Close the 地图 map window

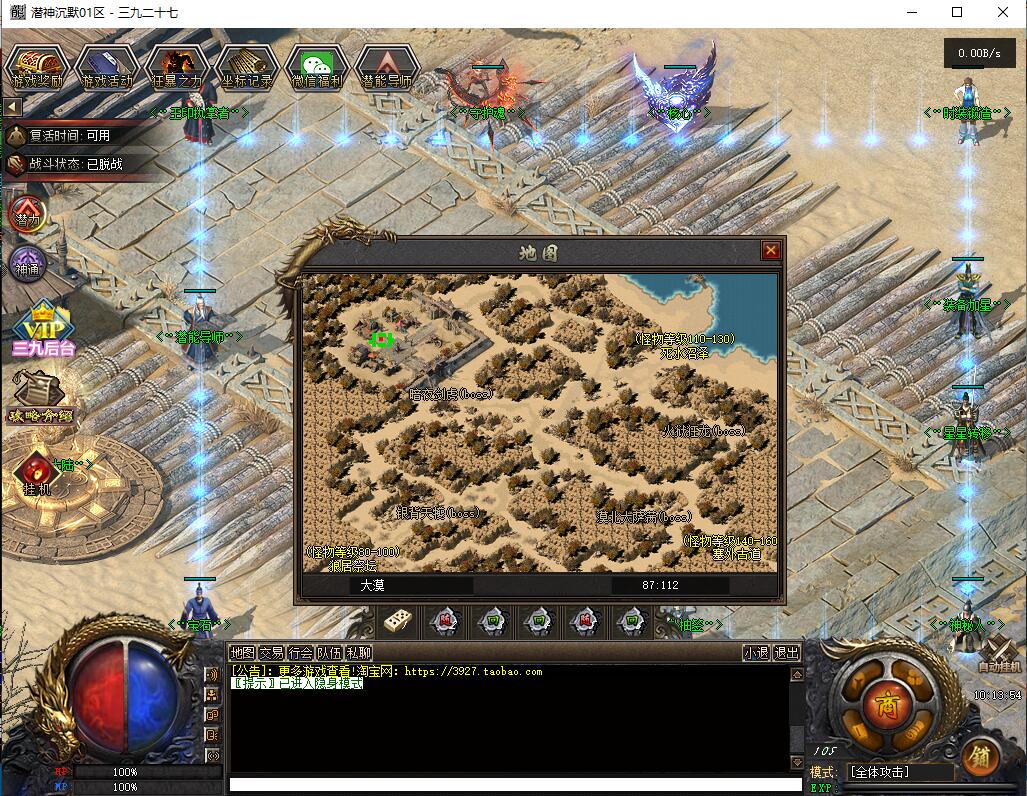coord(771,251)
